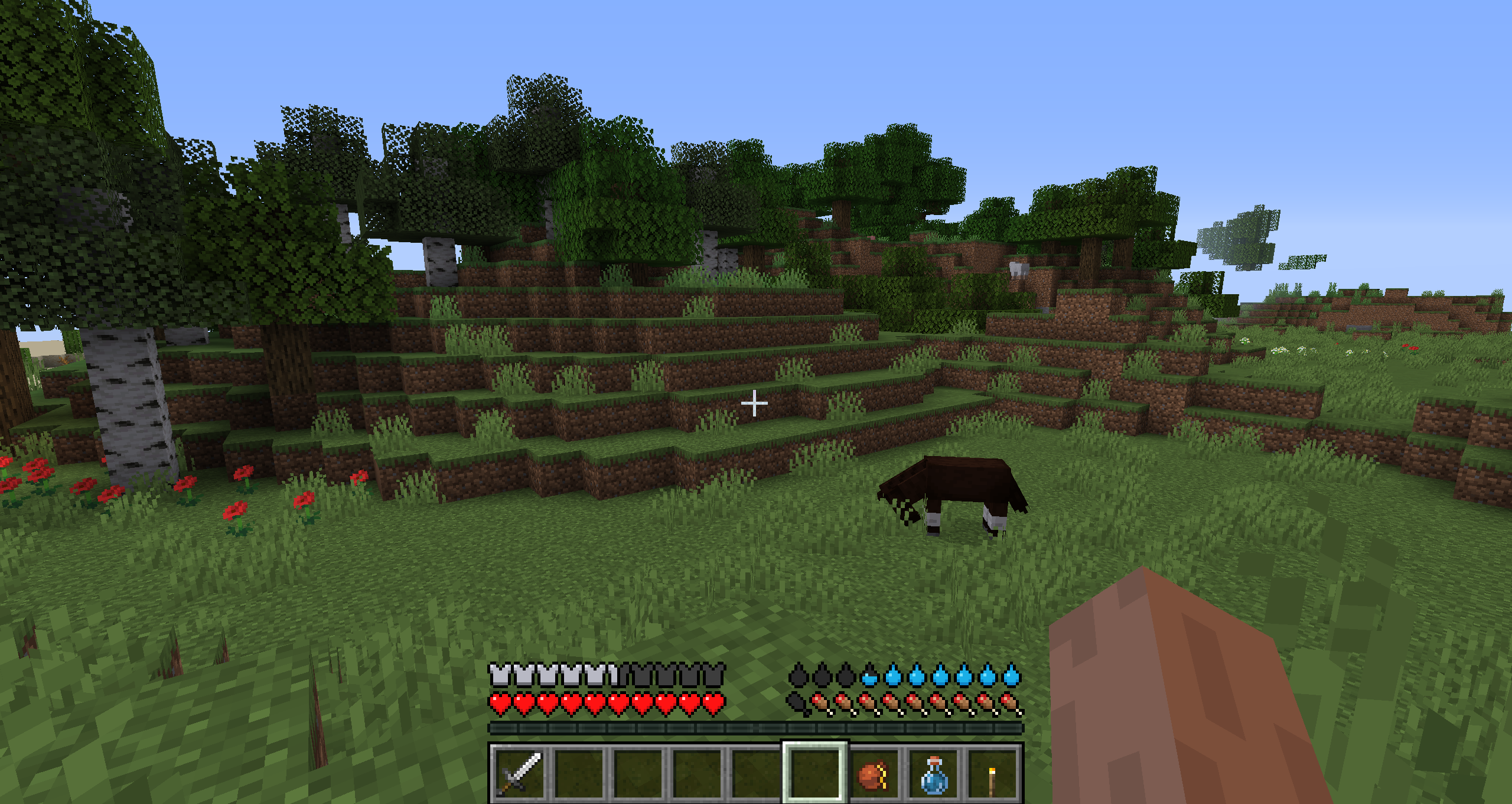The height and width of the screenshot is (804, 1512).
Task: Click the highlighted empty hotbar slot
Action: (x=815, y=773)
